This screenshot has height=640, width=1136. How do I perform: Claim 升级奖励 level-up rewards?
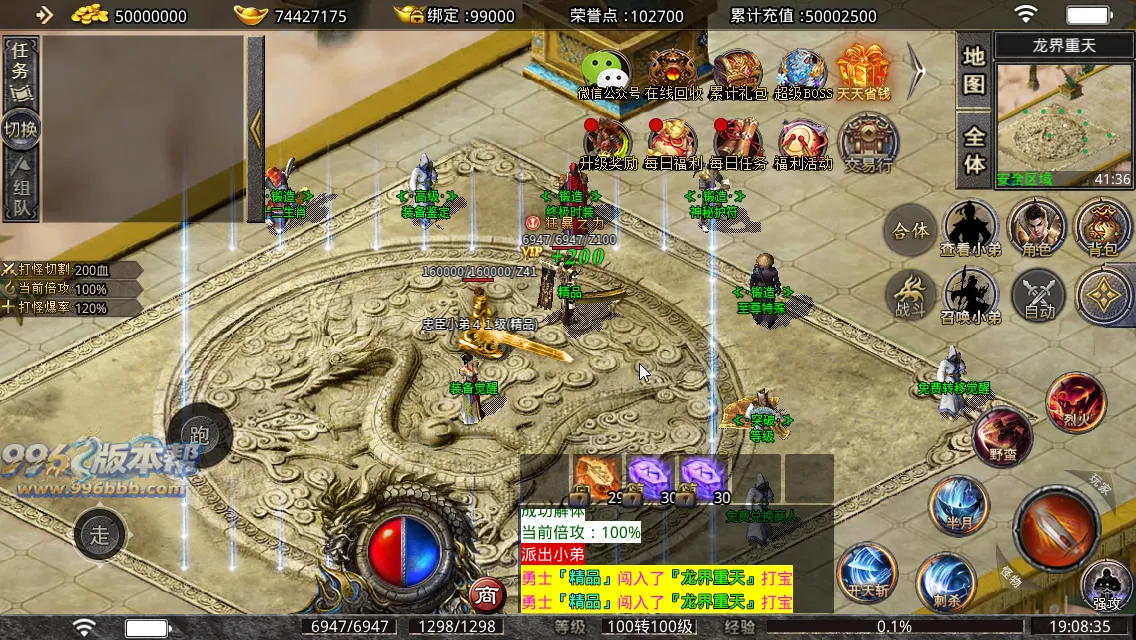tap(607, 144)
